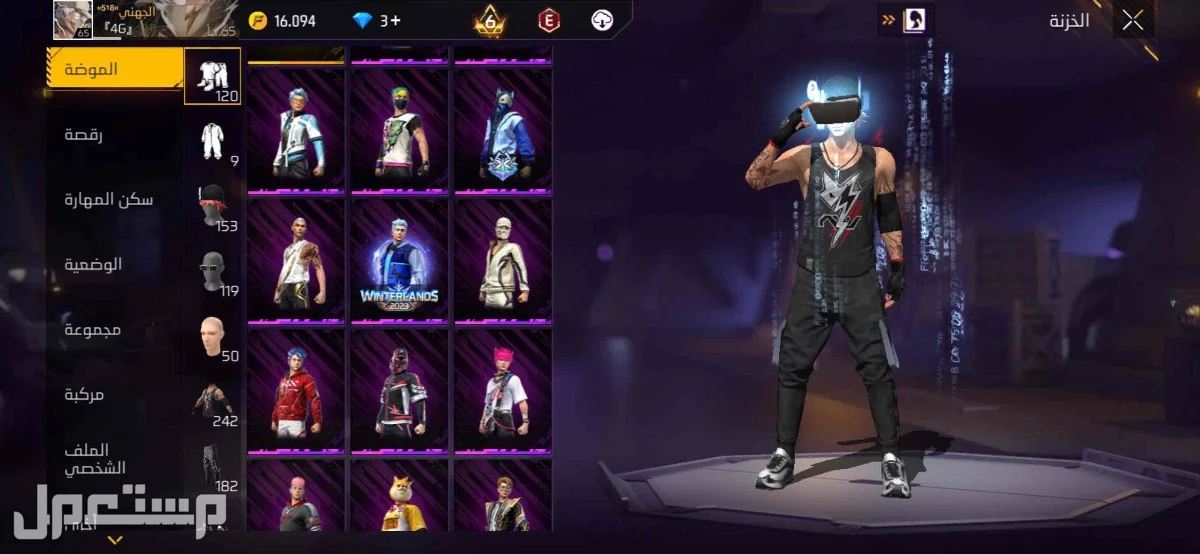Click the yellow down arrow under the categories
1200x554 pixels.
point(115,540)
